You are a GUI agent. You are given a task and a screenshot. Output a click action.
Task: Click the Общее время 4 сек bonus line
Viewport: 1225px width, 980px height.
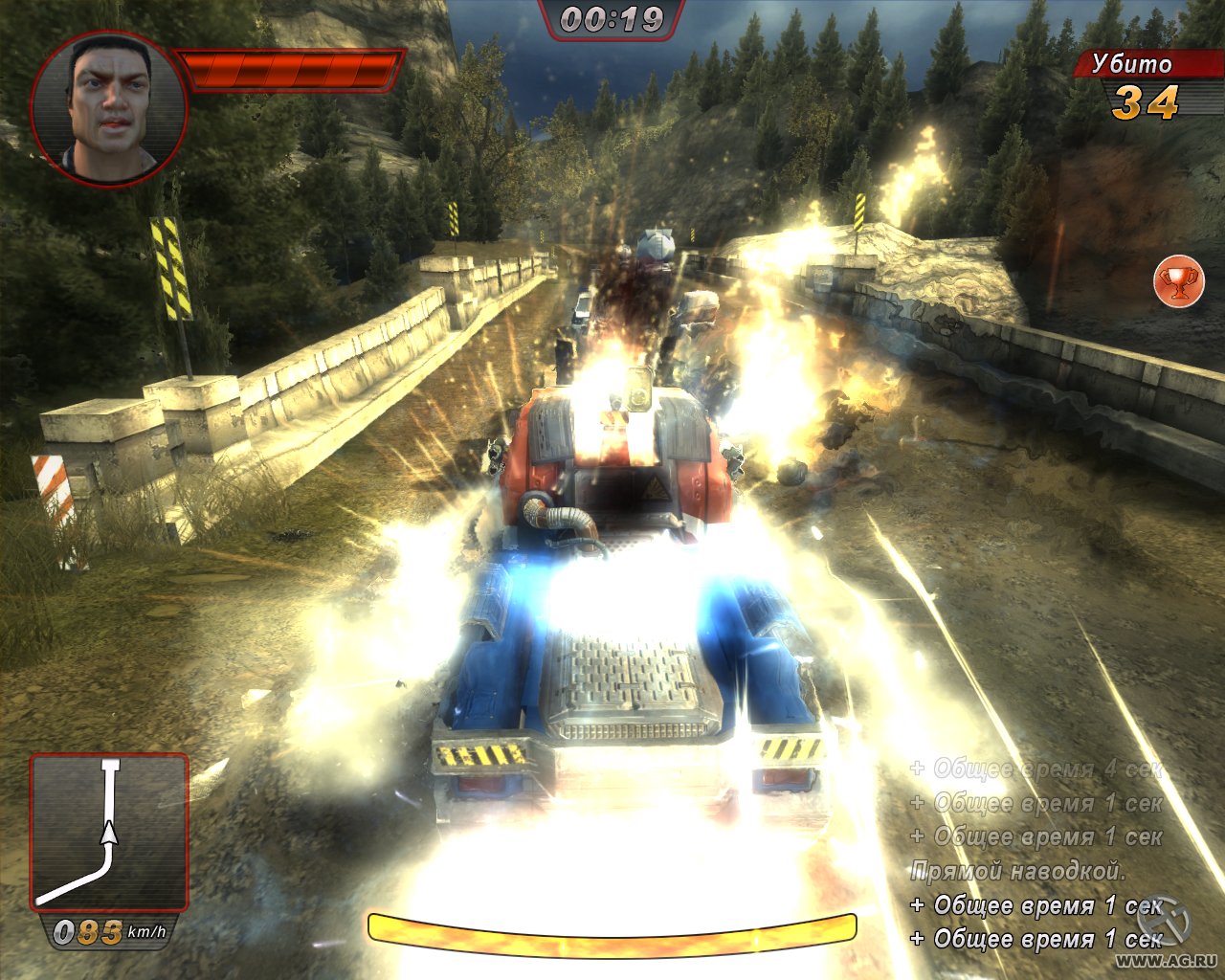pos(1036,768)
